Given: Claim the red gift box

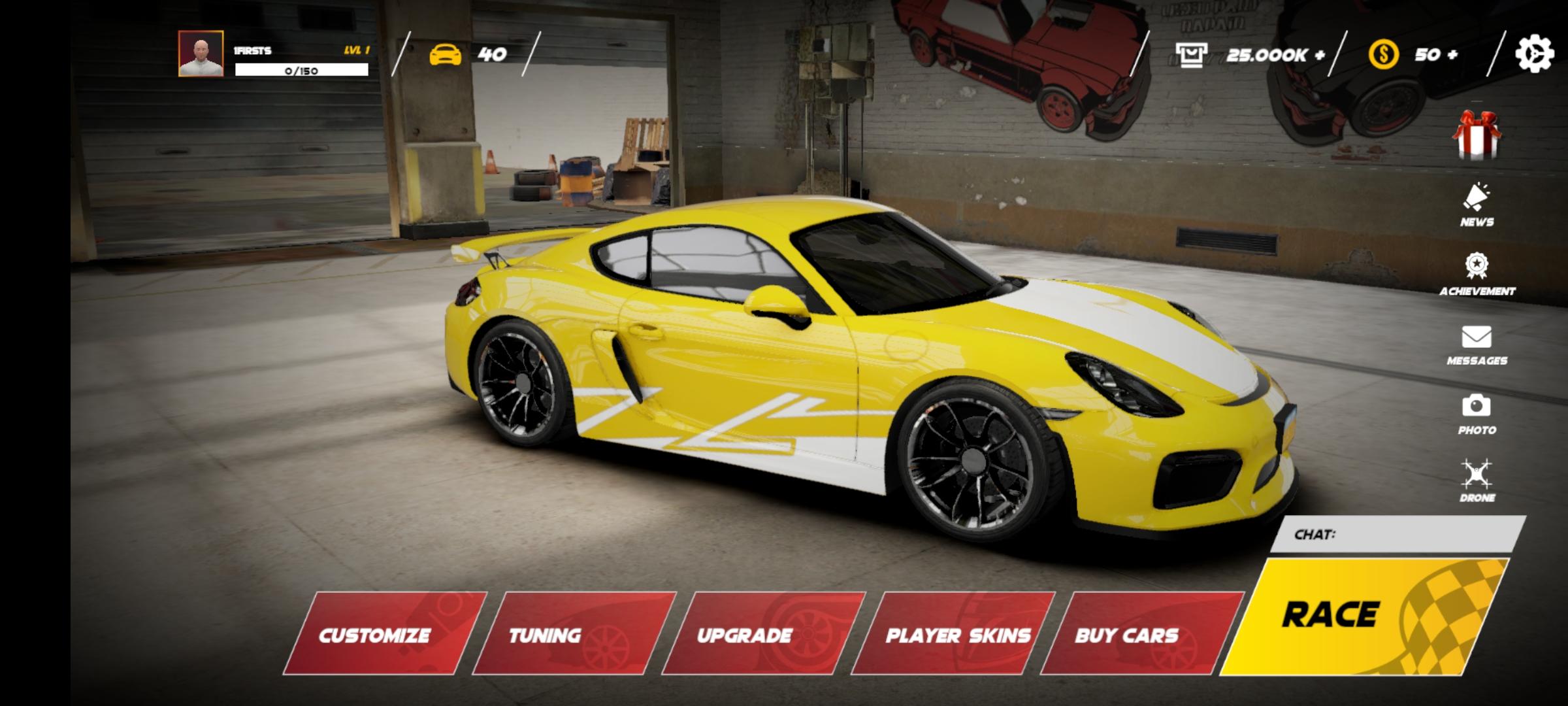Looking at the screenshot, I should click(x=1477, y=135).
